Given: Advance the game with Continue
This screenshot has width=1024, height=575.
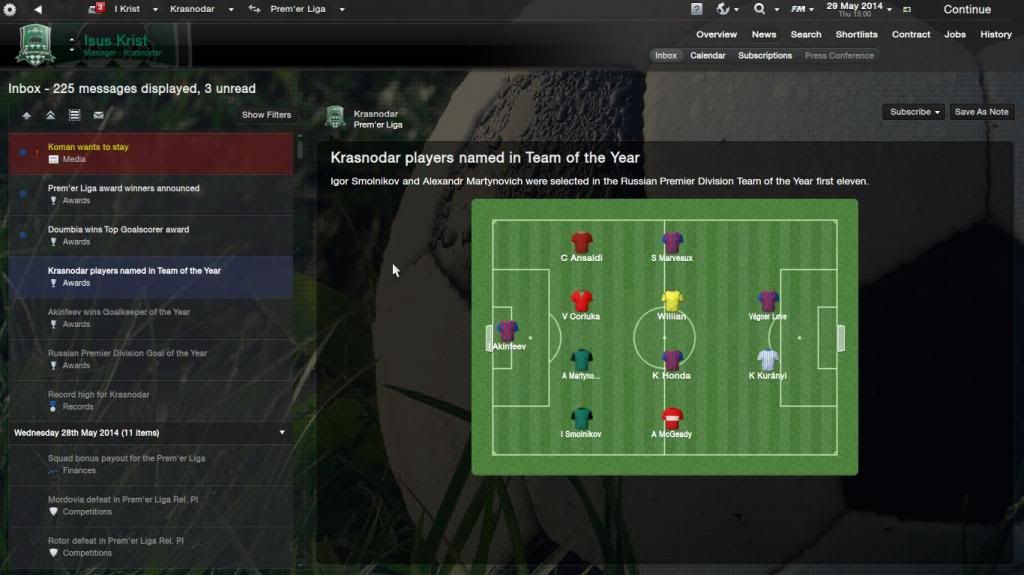Looking at the screenshot, I should 966,9.
